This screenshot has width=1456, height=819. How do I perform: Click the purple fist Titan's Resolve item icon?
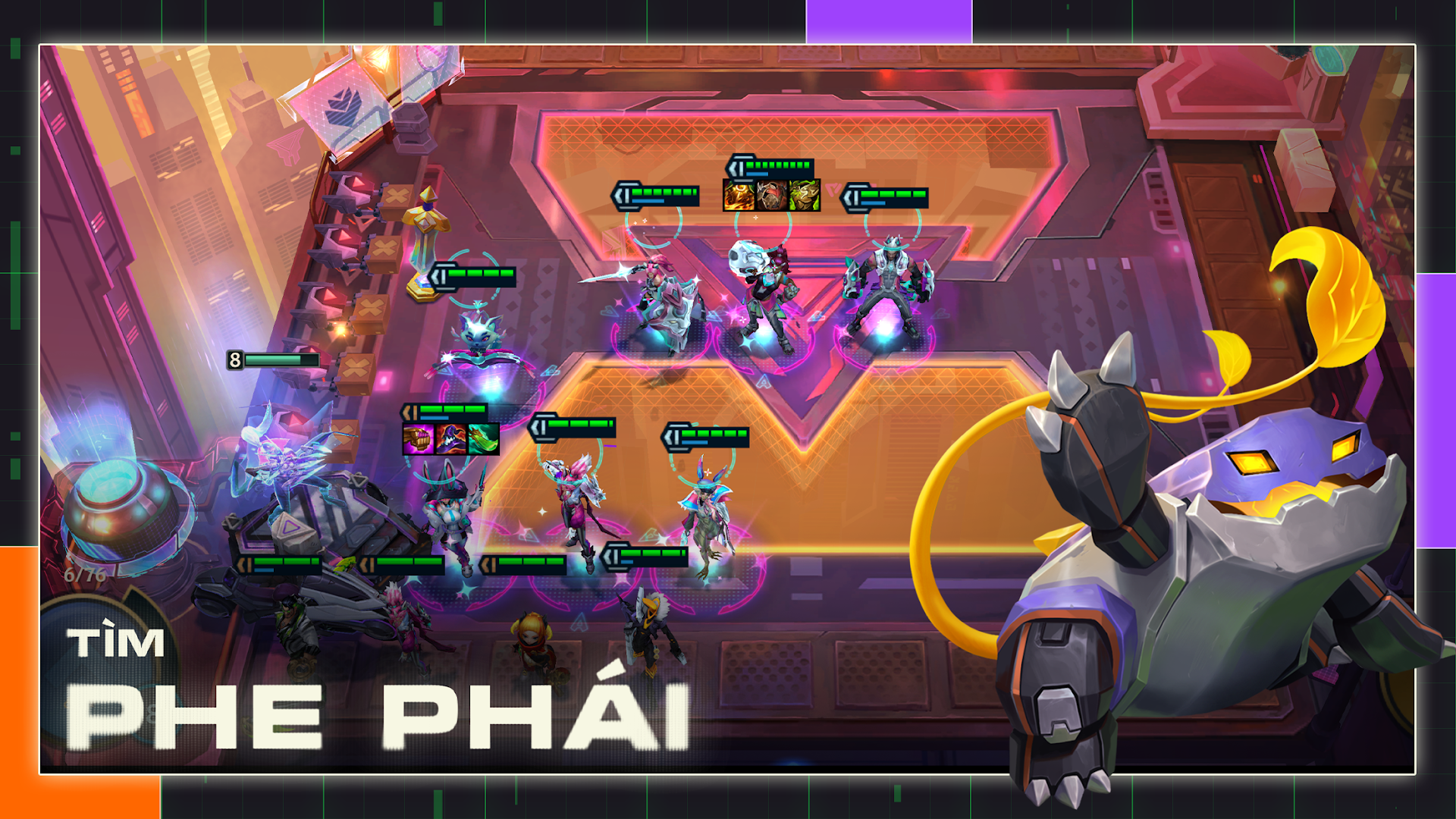pyautogui.click(x=419, y=439)
